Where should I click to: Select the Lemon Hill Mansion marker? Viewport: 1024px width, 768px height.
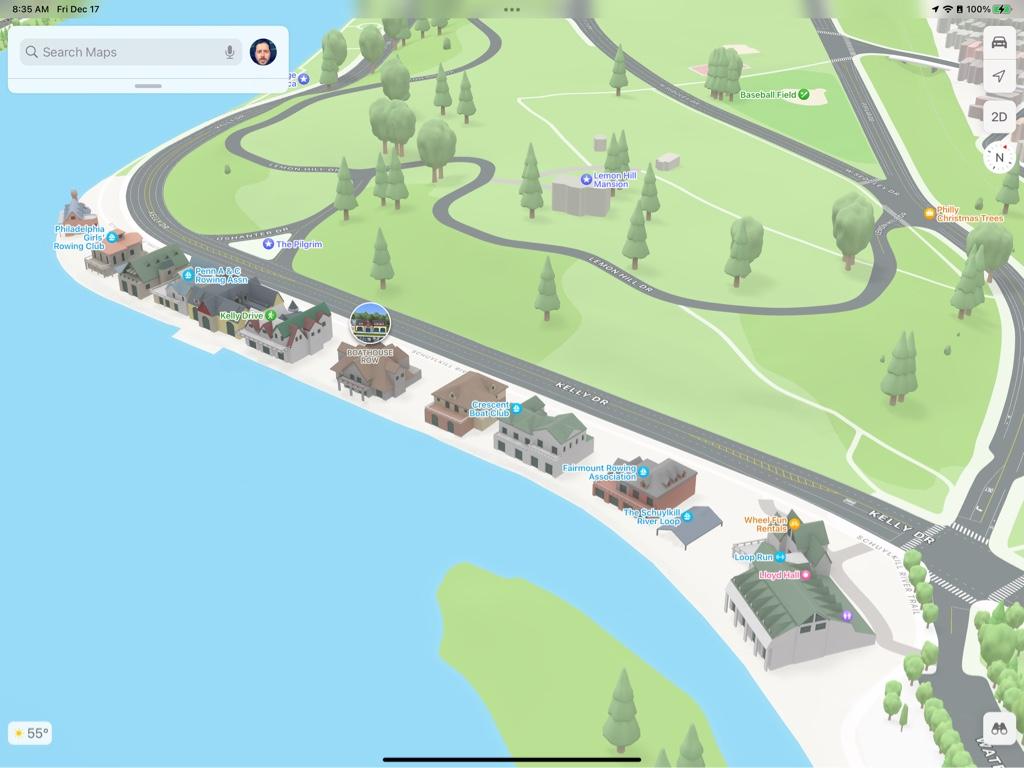click(x=587, y=179)
